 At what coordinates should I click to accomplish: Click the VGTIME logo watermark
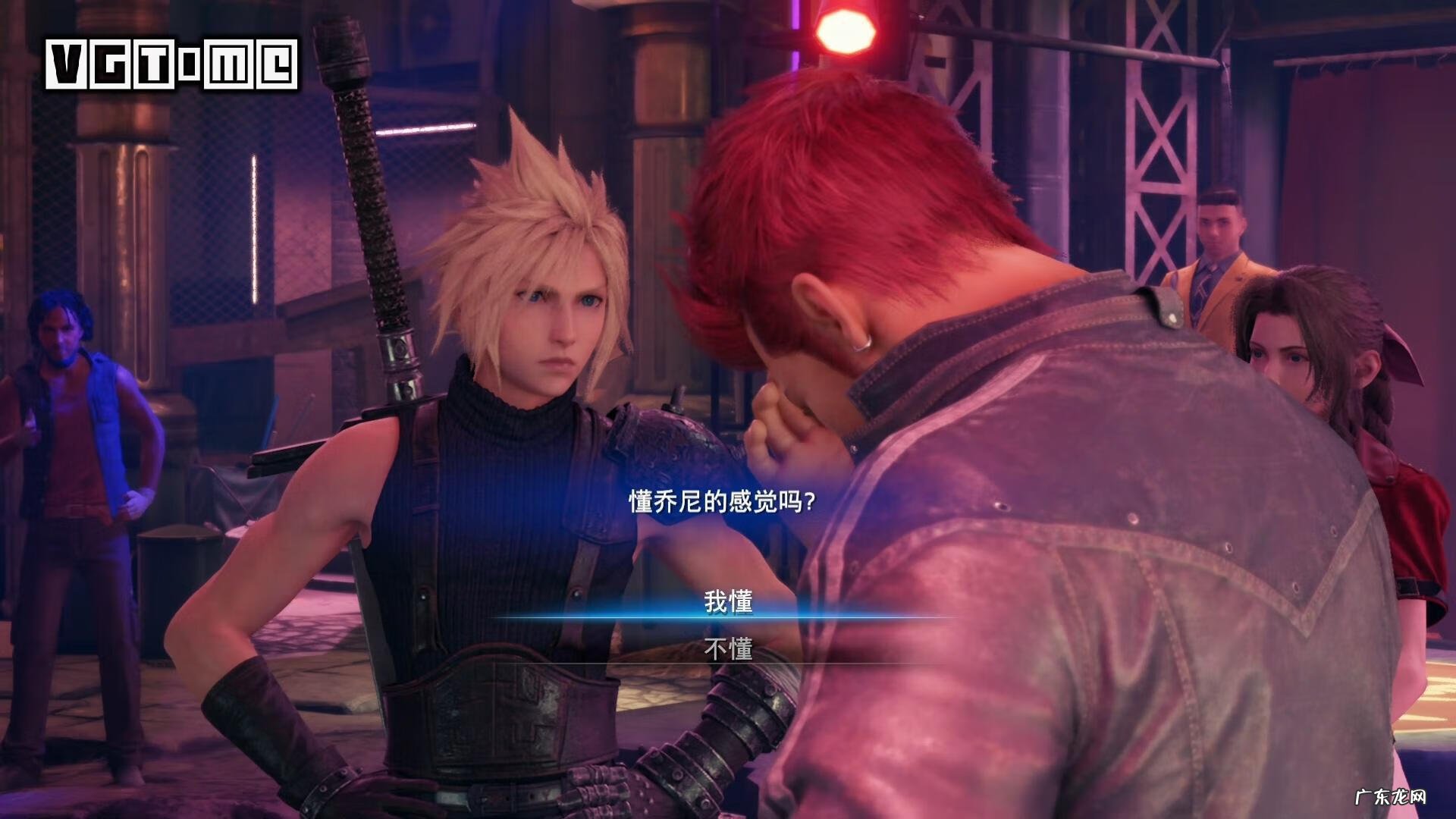point(171,64)
